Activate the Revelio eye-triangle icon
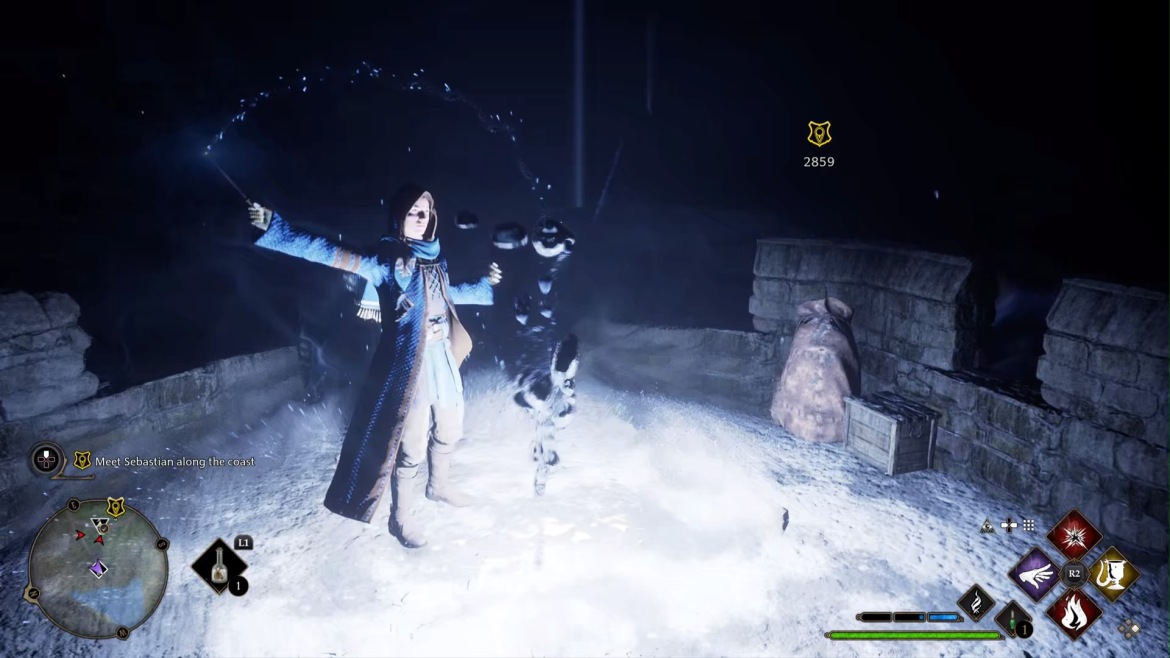Image resolution: width=1170 pixels, height=658 pixels. coord(987,526)
